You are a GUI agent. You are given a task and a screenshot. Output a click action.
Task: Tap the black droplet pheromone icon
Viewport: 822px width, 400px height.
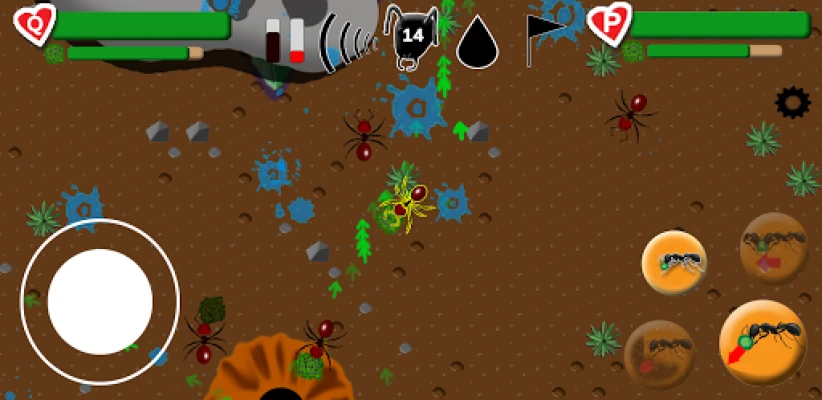477,42
